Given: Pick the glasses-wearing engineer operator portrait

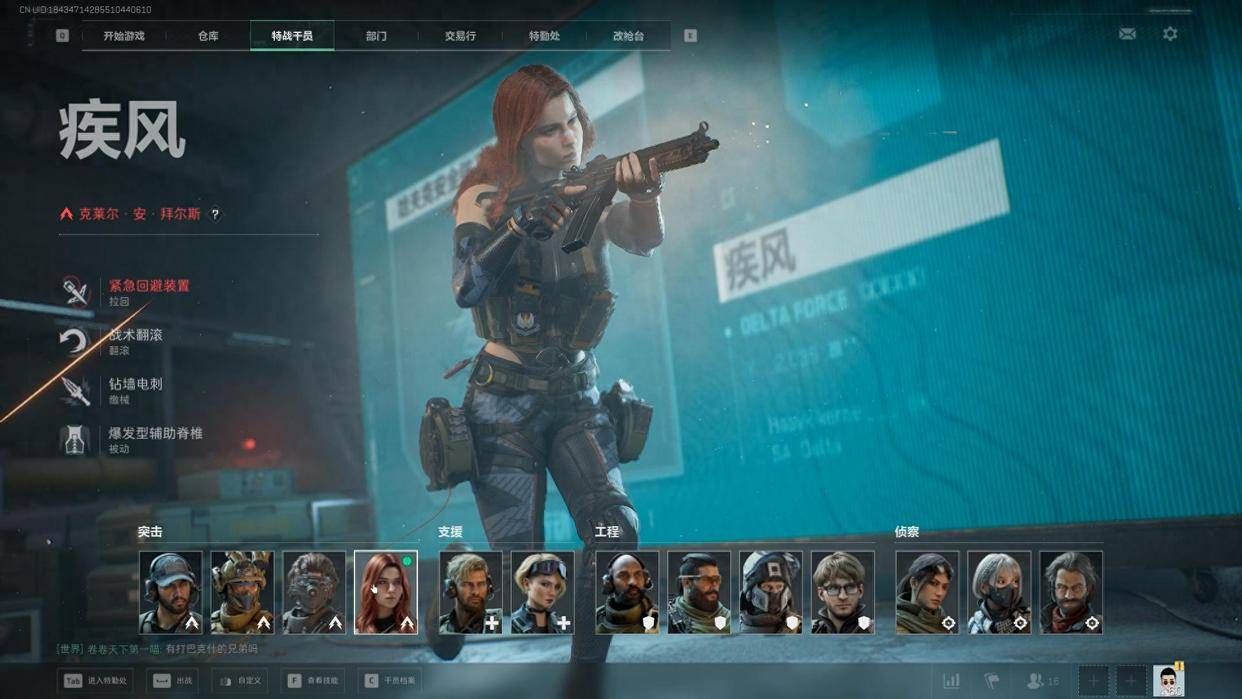Looking at the screenshot, I should pos(842,592).
